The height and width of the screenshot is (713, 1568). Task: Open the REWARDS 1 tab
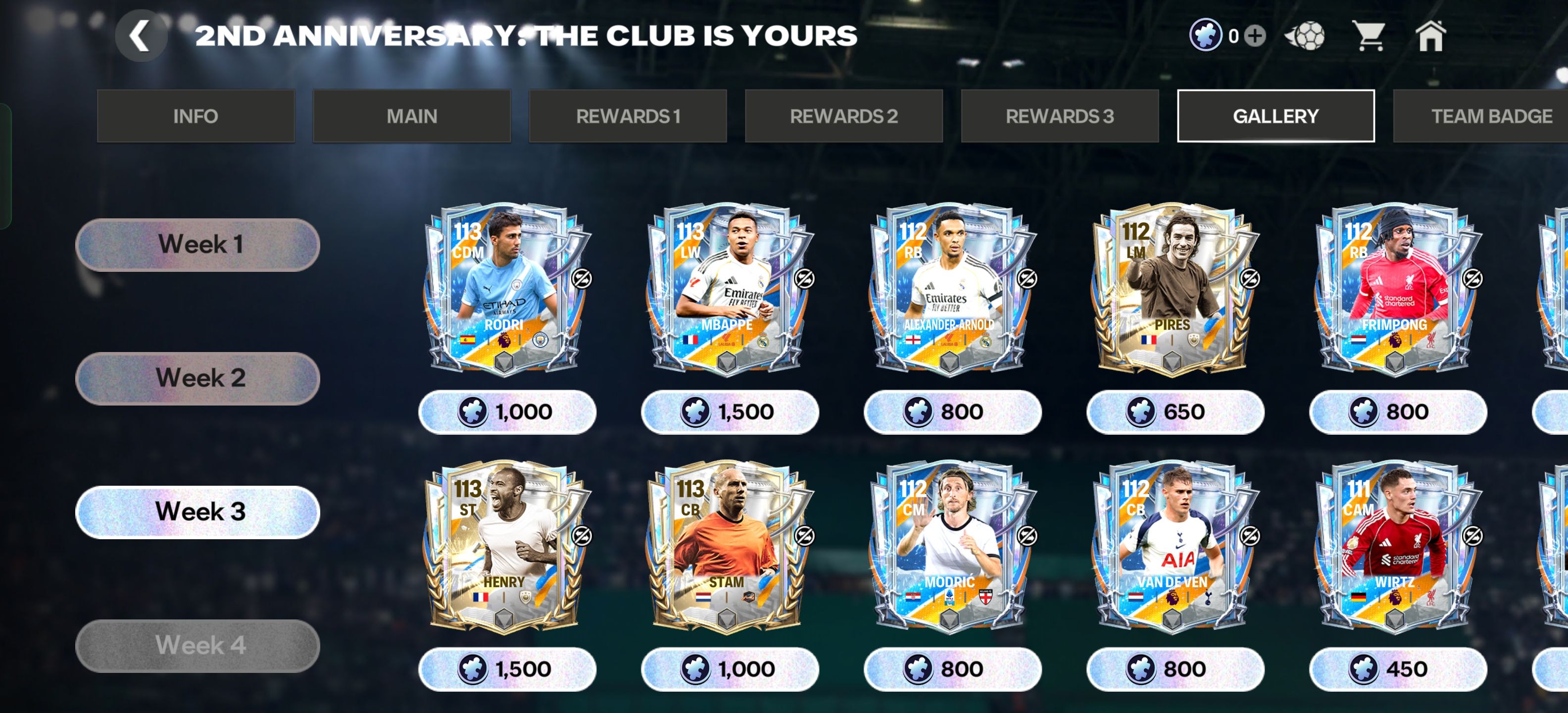[628, 116]
